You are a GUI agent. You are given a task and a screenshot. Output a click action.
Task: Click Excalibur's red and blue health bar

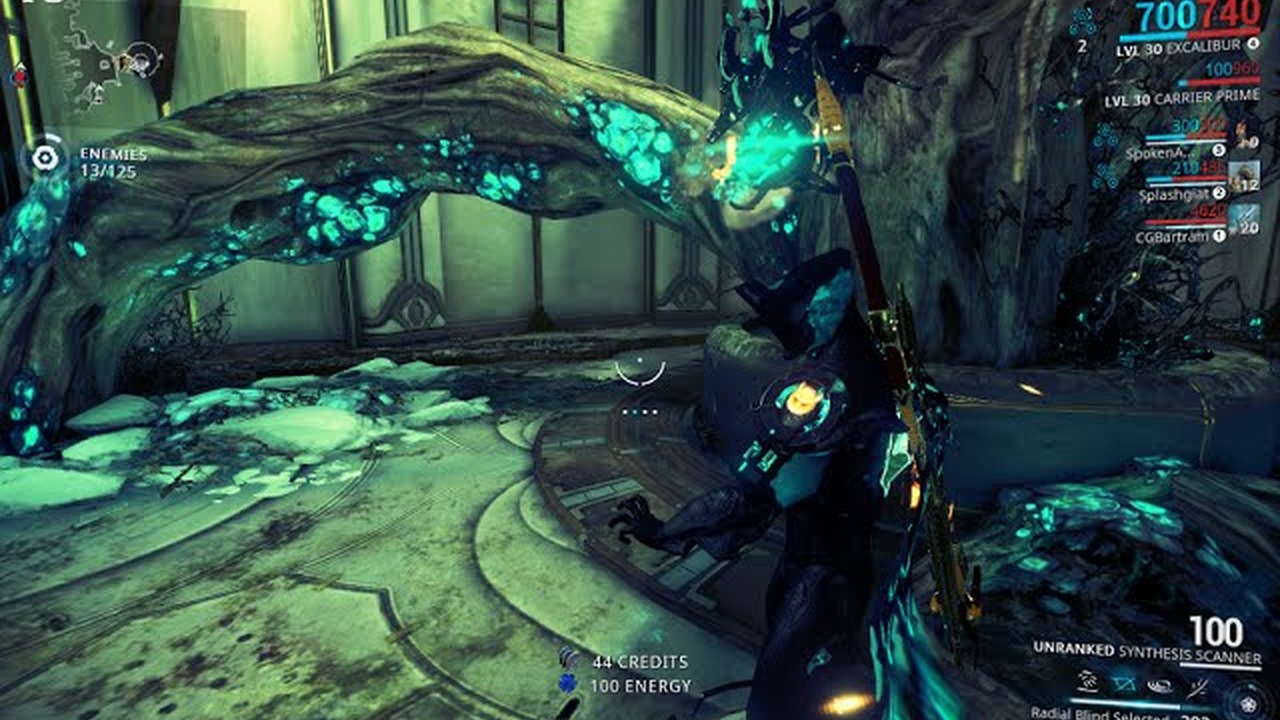point(1190,35)
